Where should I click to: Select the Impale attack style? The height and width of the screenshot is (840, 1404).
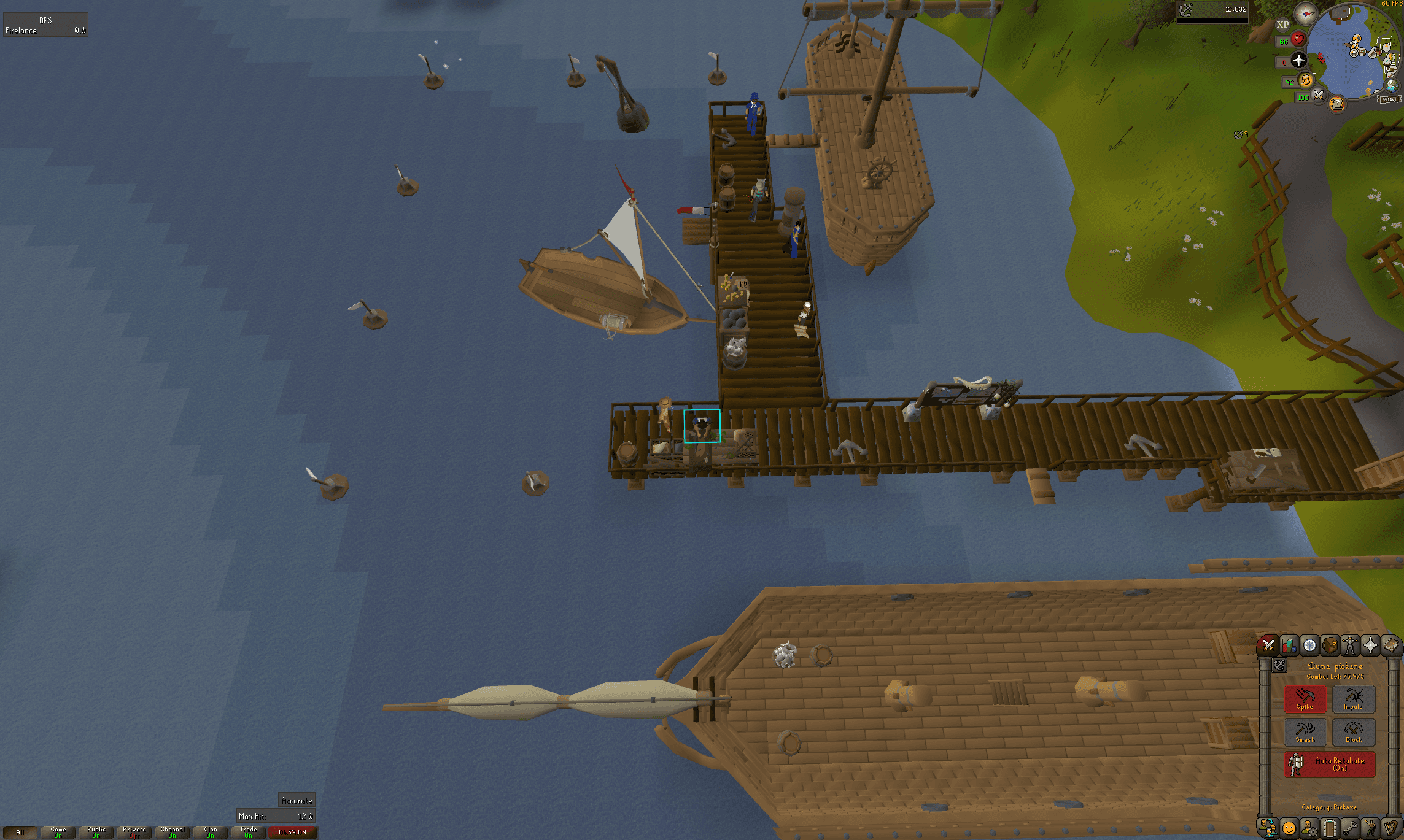point(1354,699)
